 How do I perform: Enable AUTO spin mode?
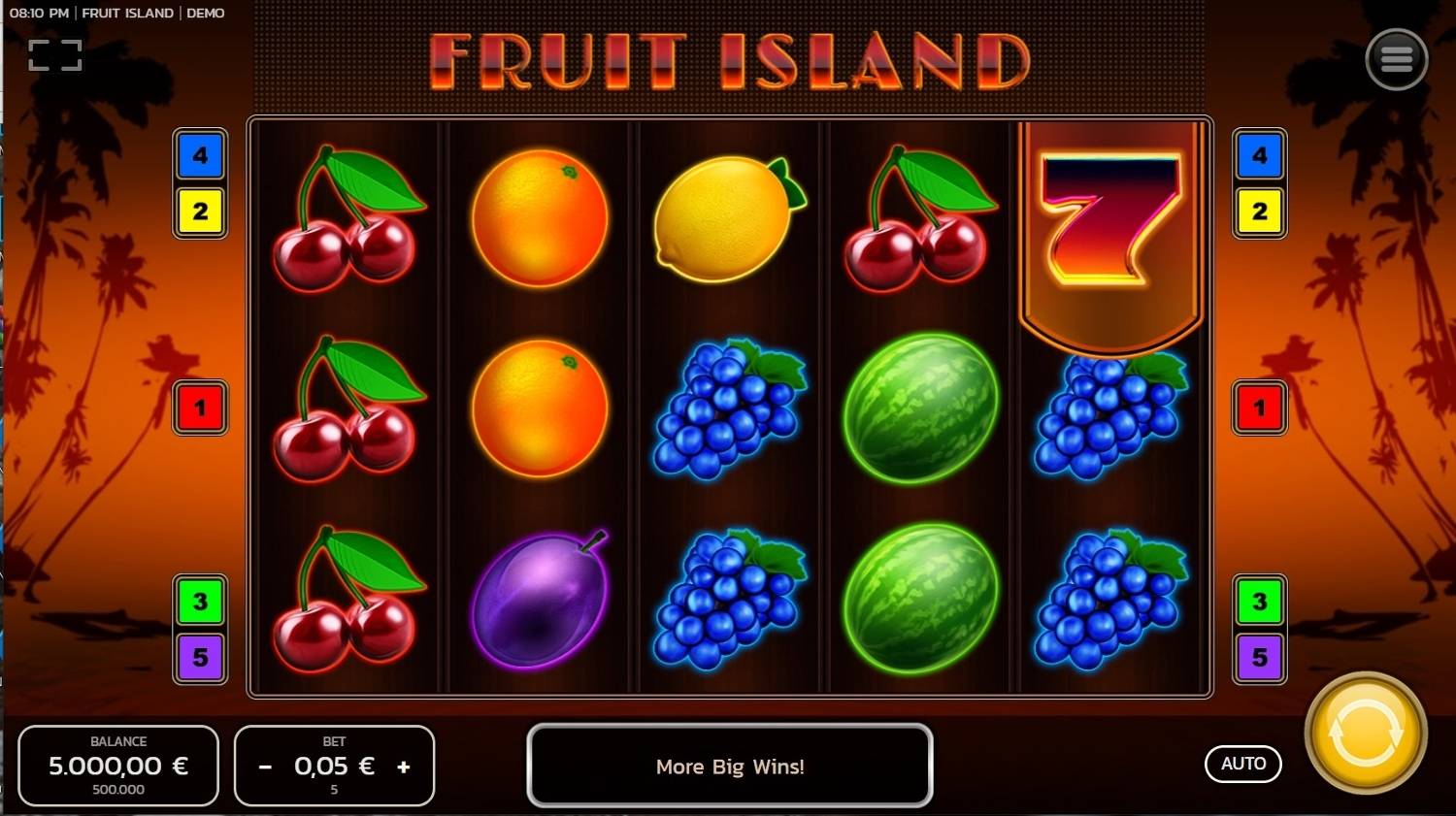click(x=1243, y=764)
